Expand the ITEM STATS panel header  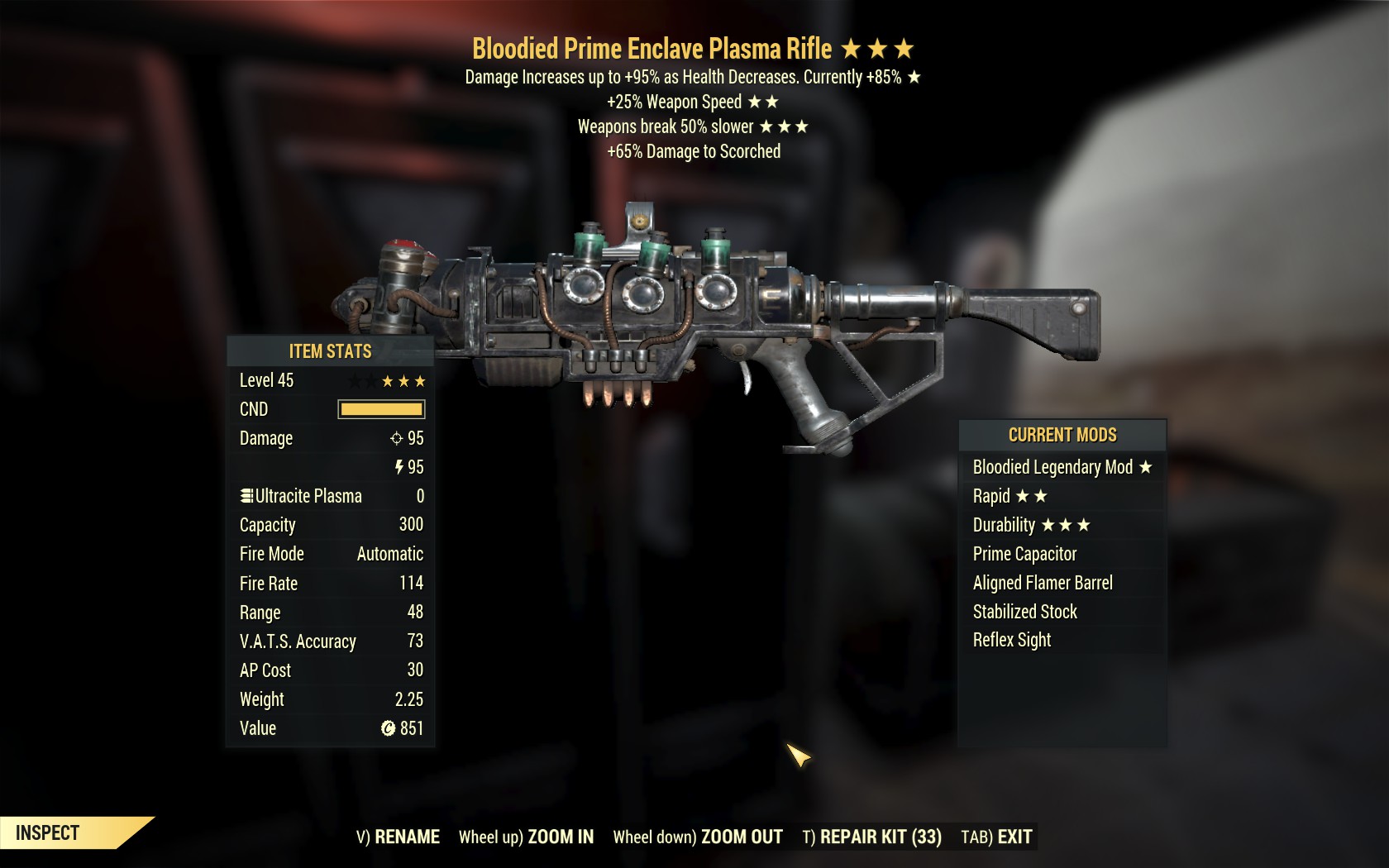tap(329, 351)
